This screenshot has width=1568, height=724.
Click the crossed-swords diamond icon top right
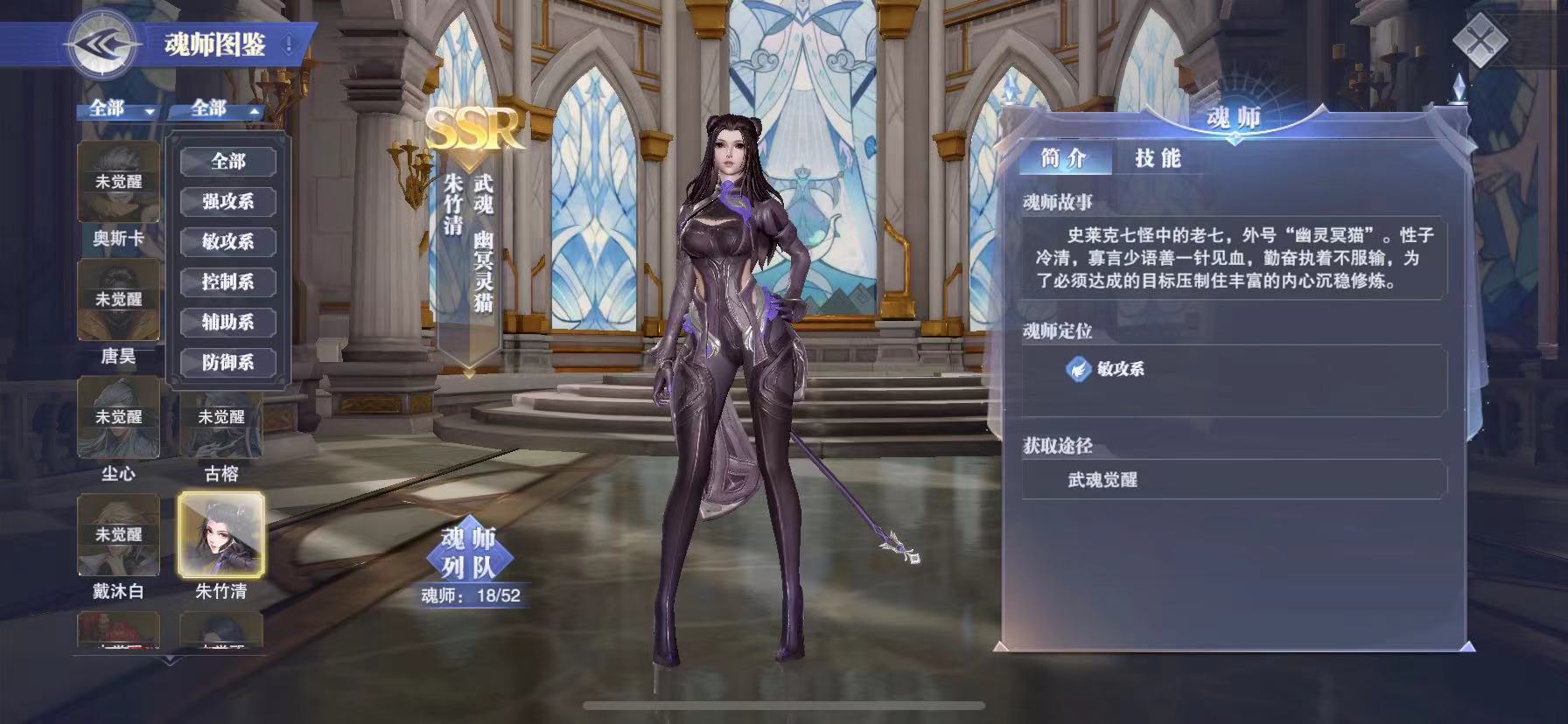pos(1480,41)
